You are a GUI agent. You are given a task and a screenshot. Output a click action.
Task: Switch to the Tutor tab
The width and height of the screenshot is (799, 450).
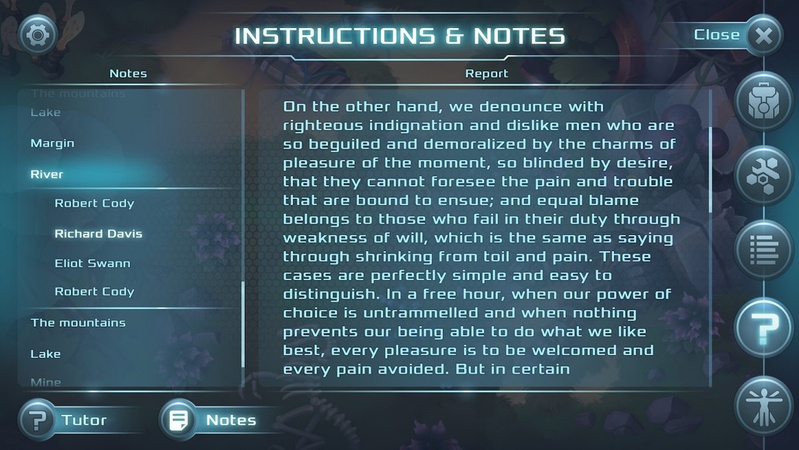click(68, 420)
